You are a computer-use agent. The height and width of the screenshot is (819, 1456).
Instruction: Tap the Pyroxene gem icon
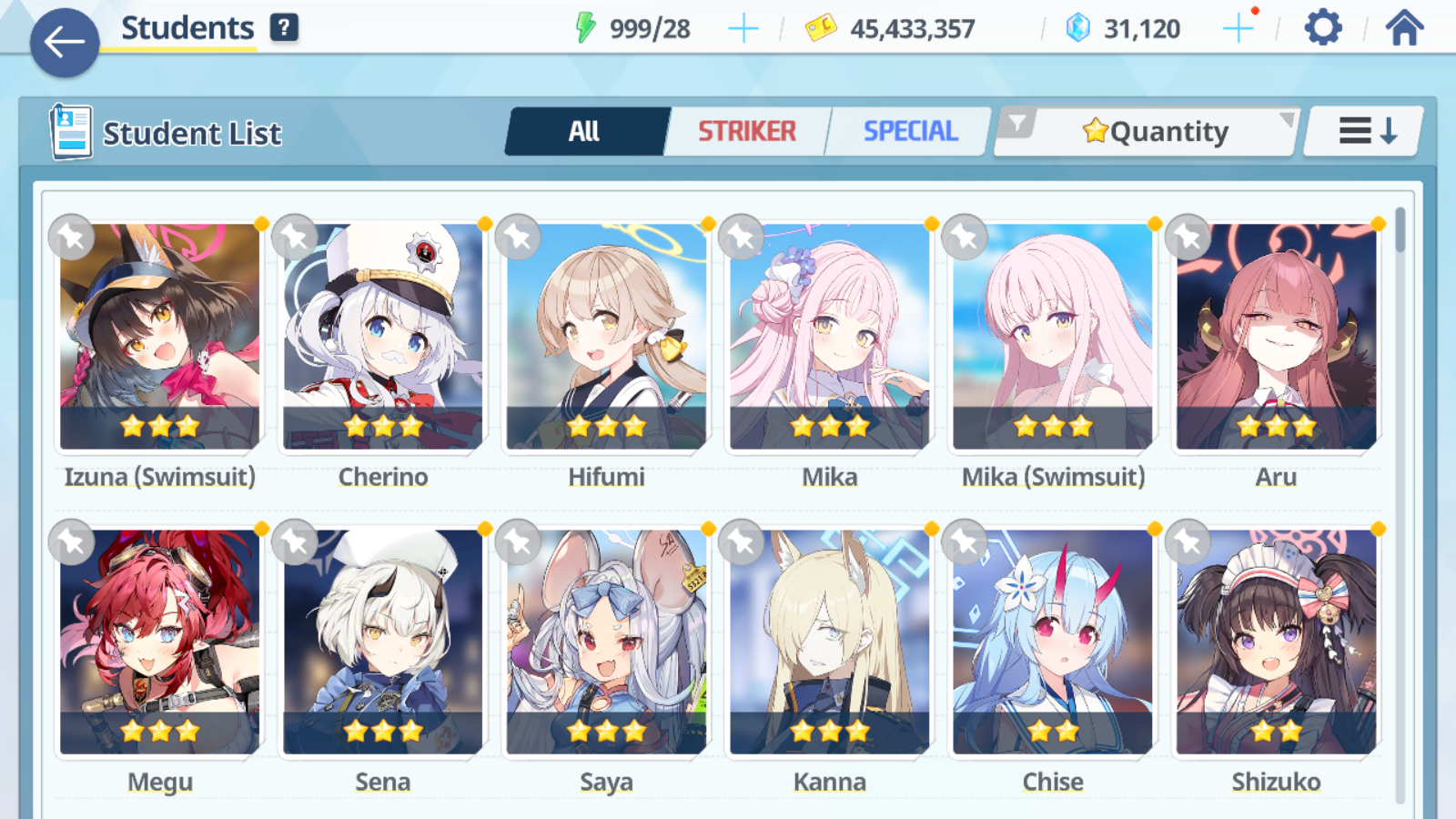click(x=1078, y=27)
